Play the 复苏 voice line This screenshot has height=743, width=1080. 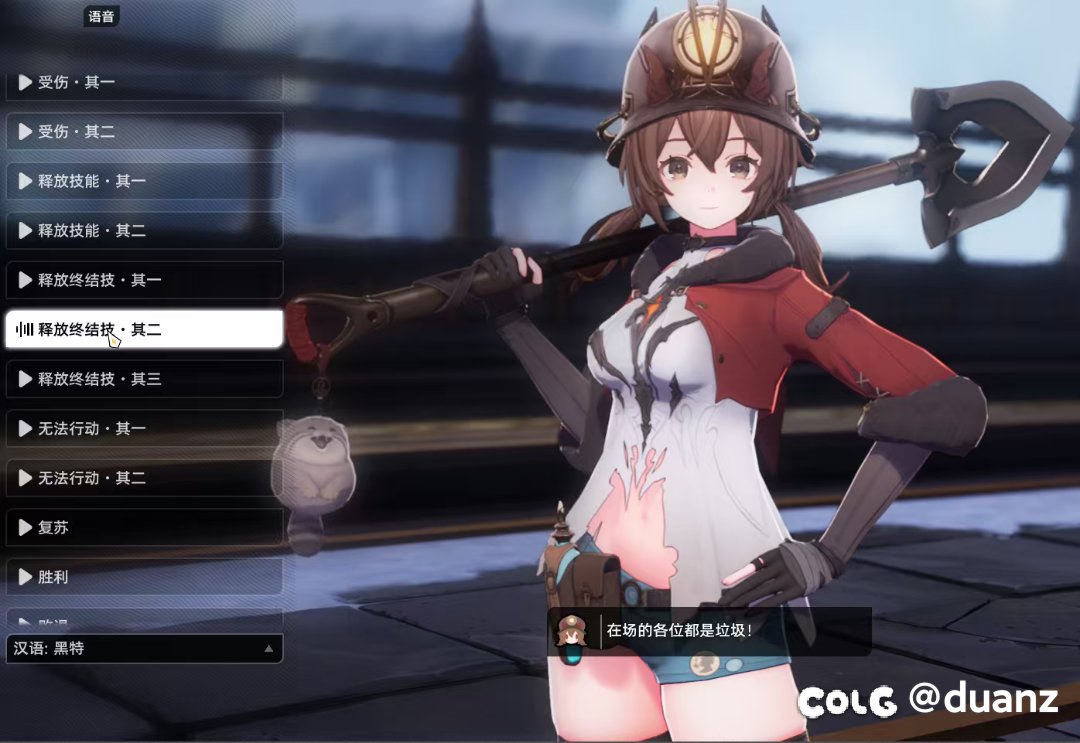click(x=144, y=527)
